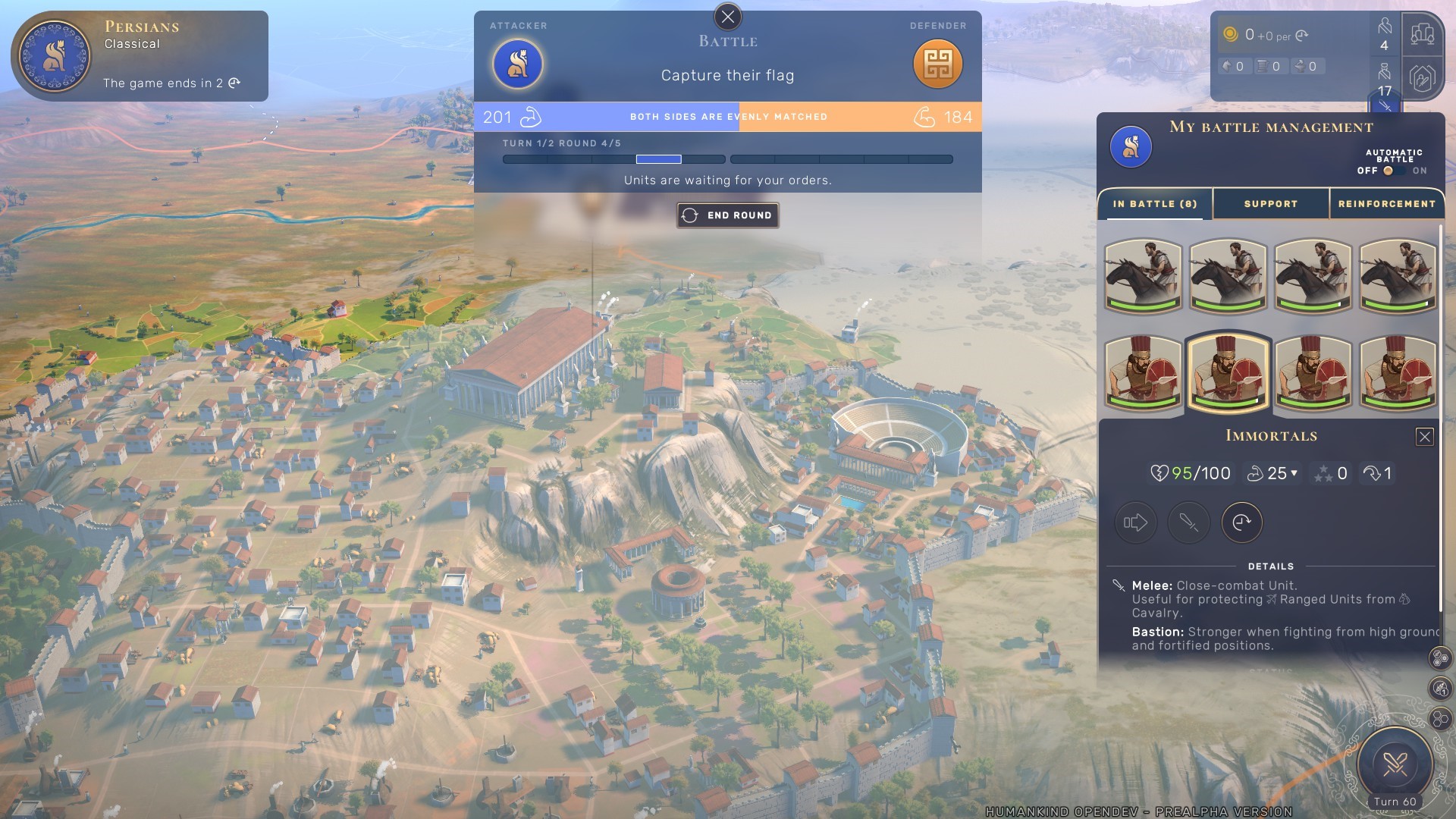Screen dimensions: 1456x819
Task: Open the armies shield-and-sword icon
Action: coord(1422,78)
